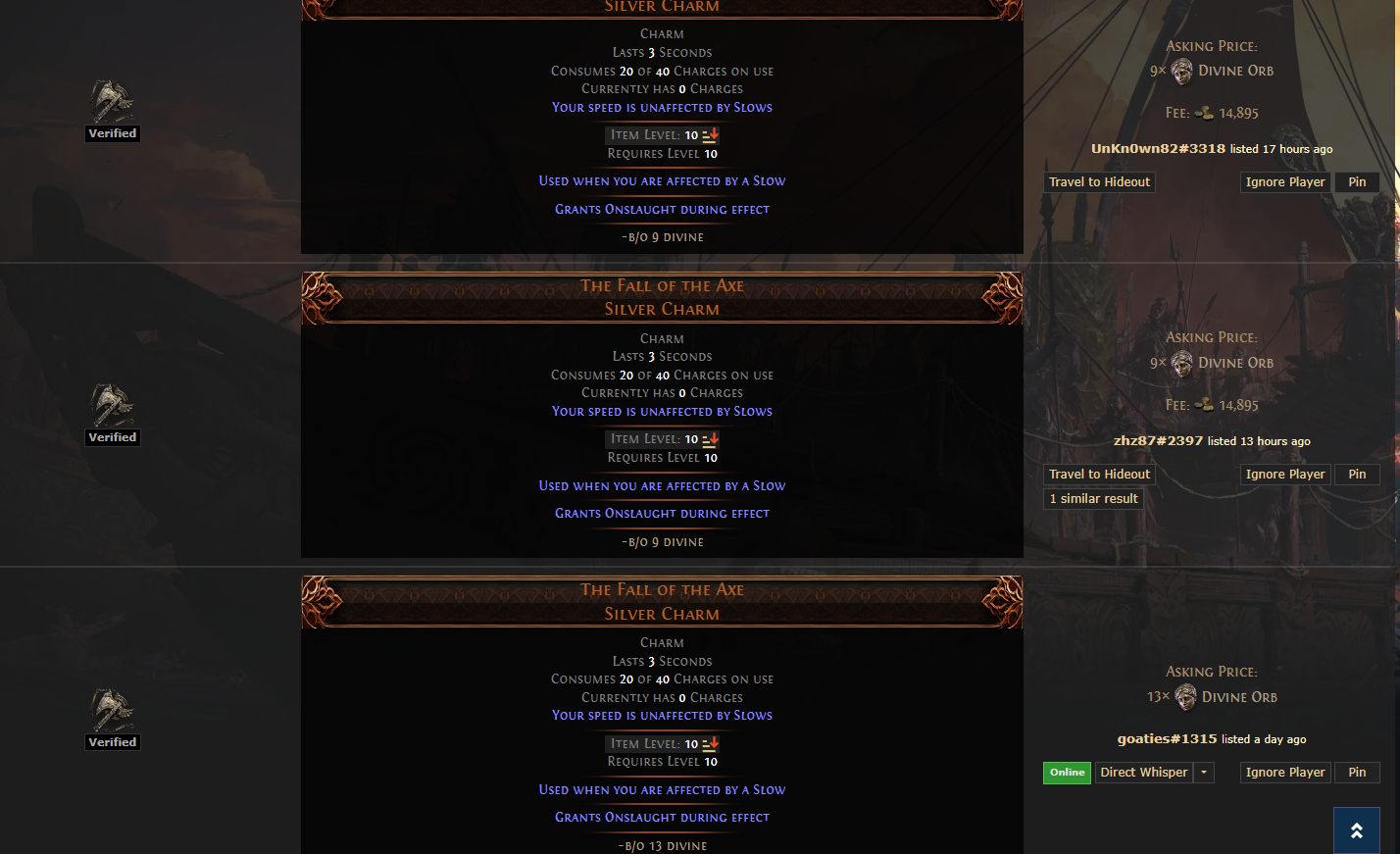Open the whisper options dropdown arrow
This screenshot has width=1400, height=854.
coord(1205,773)
